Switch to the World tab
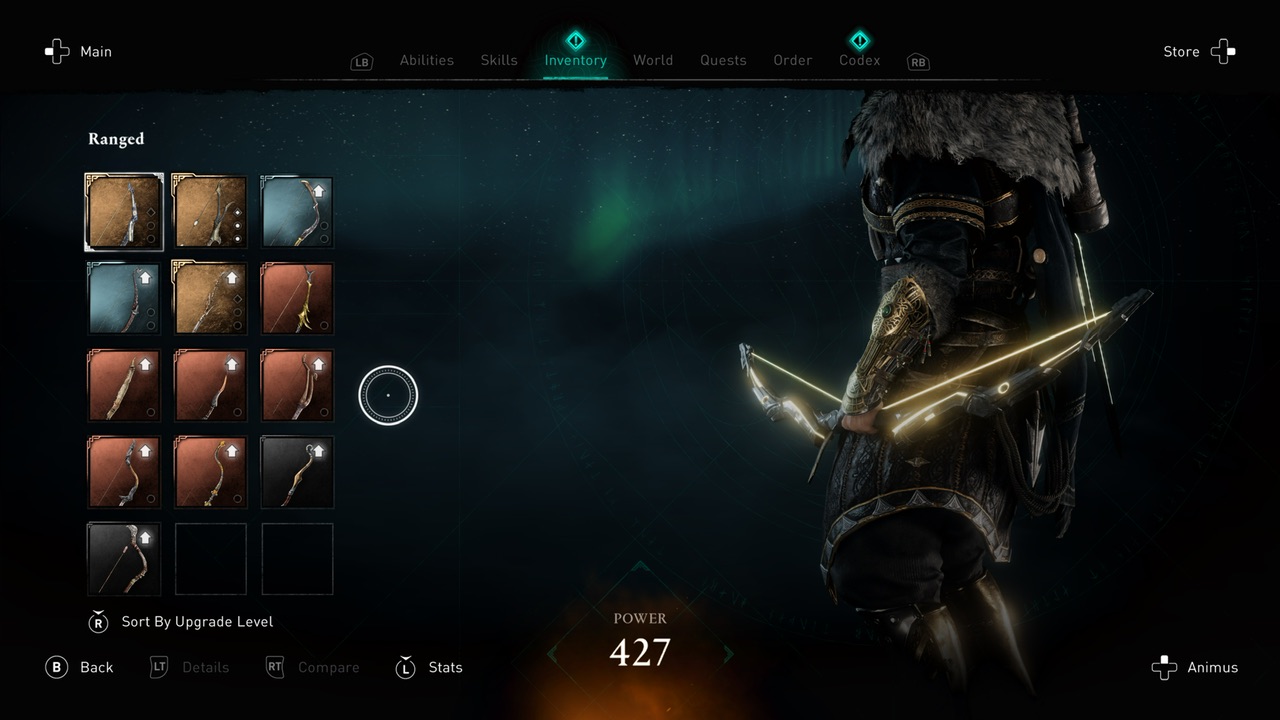The image size is (1280, 720). [653, 60]
